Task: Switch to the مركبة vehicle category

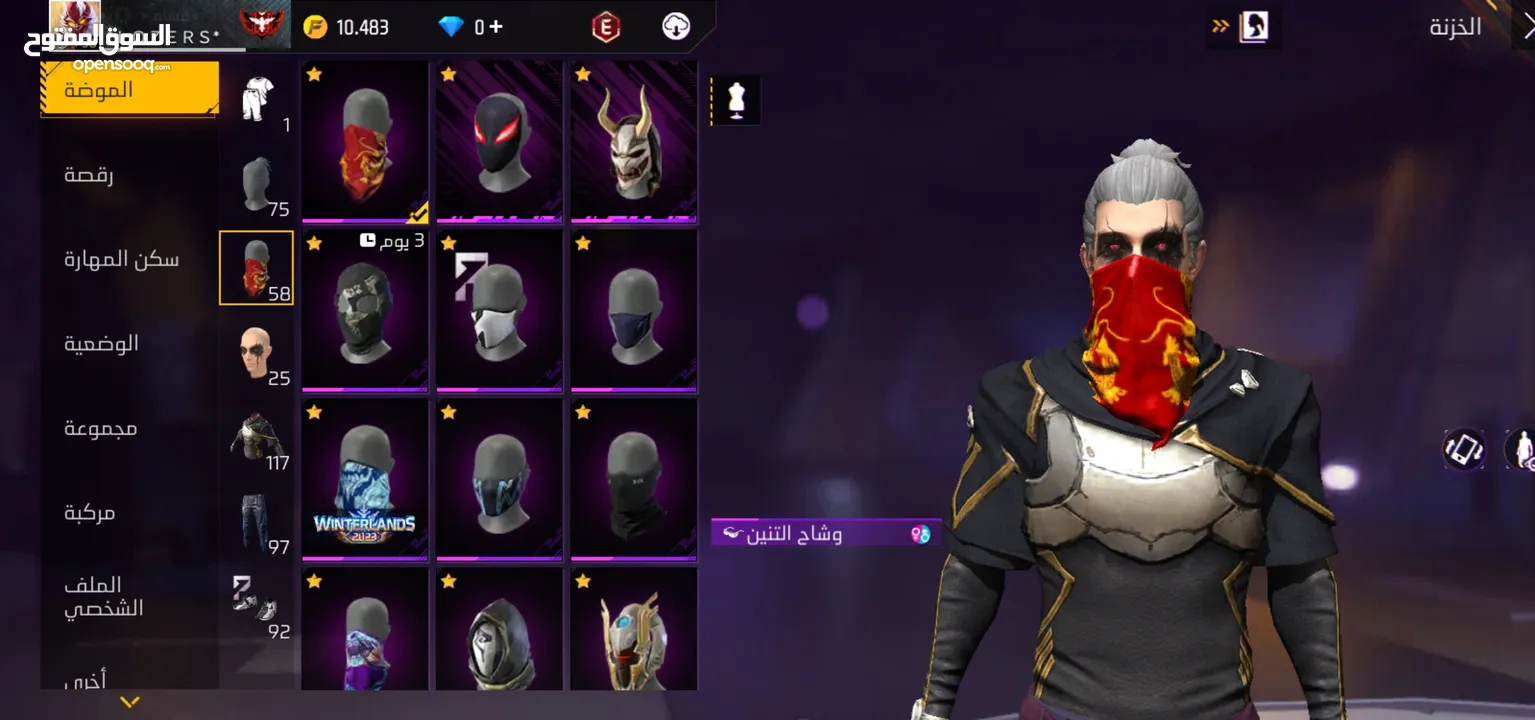Action: pyautogui.click(x=90, y=513)
